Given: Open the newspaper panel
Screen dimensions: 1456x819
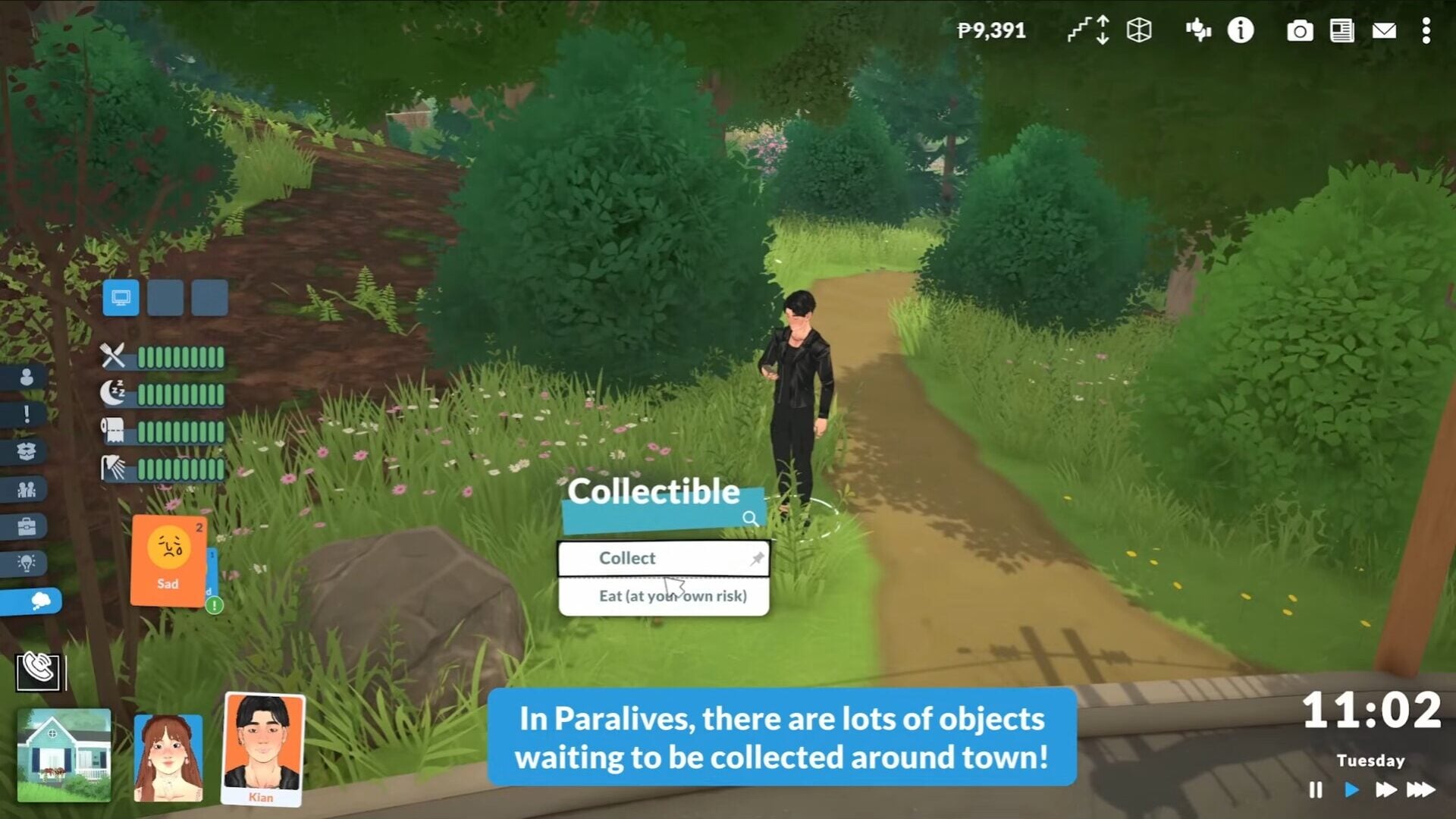Looking at the screenshot, I should 1341,31.
